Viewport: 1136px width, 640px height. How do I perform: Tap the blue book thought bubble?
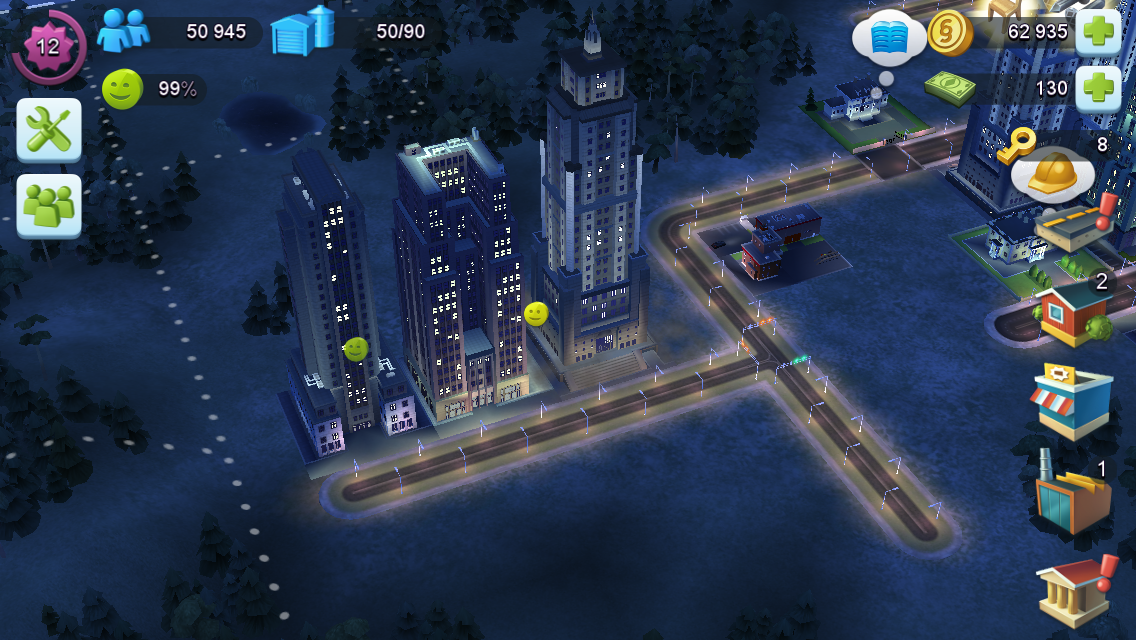887,39
